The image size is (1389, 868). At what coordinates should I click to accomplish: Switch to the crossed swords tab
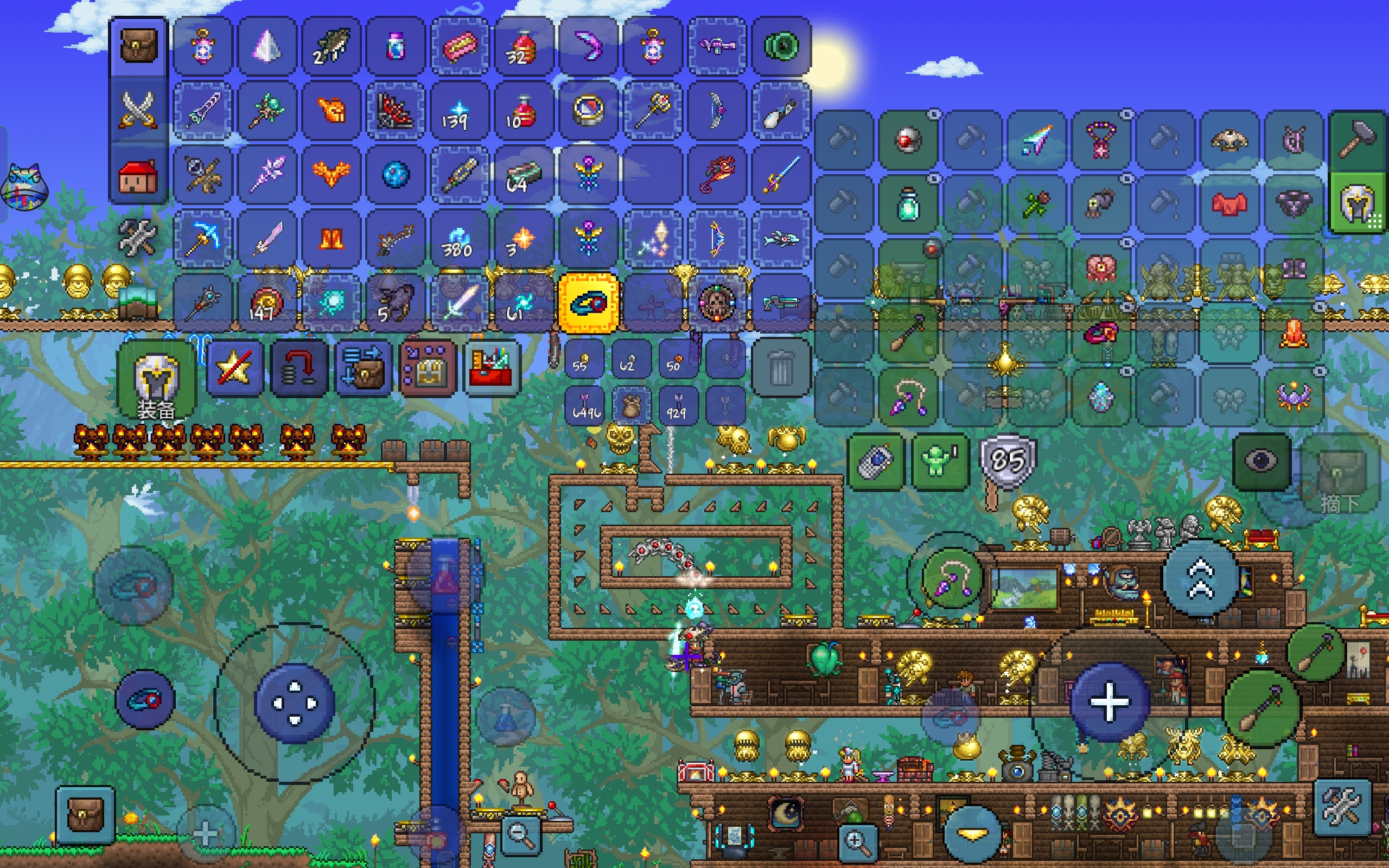click(138, 110)
